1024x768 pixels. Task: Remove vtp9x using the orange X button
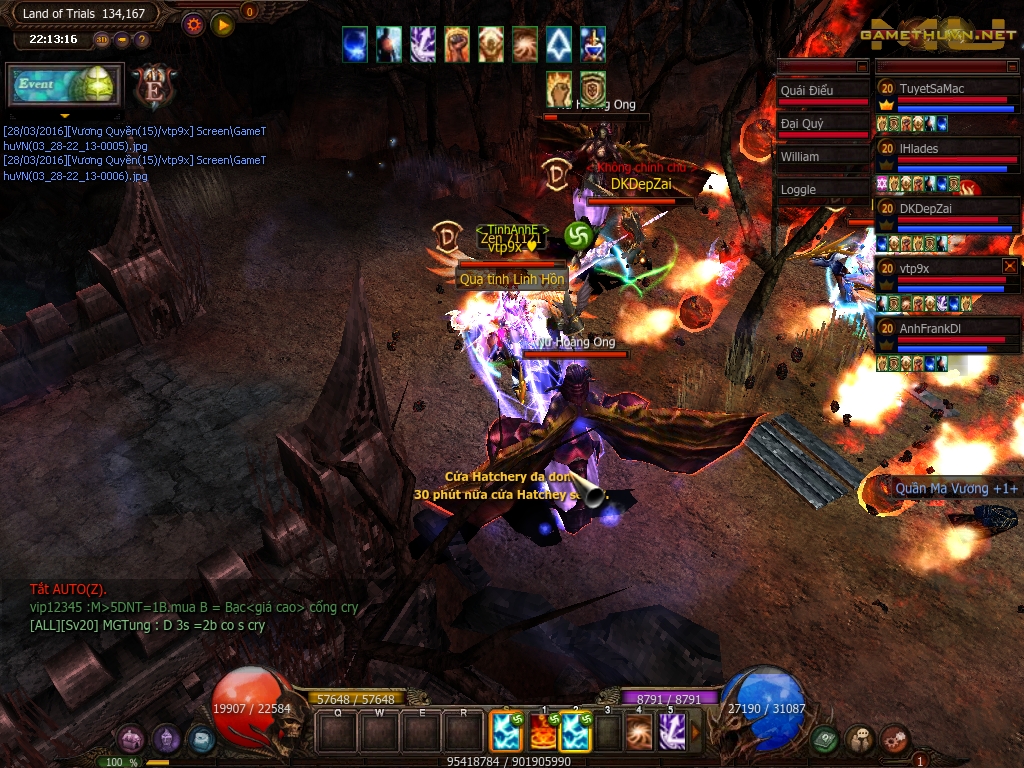point(1009,266)
